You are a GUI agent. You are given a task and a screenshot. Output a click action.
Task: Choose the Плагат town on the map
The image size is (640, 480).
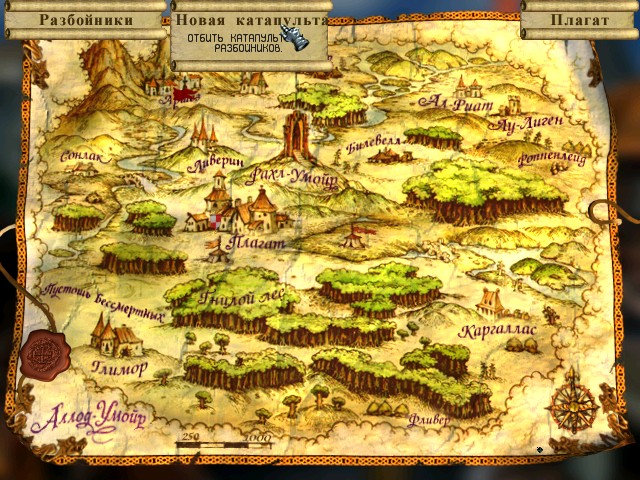pyautogui.click(x=244, y=214)
